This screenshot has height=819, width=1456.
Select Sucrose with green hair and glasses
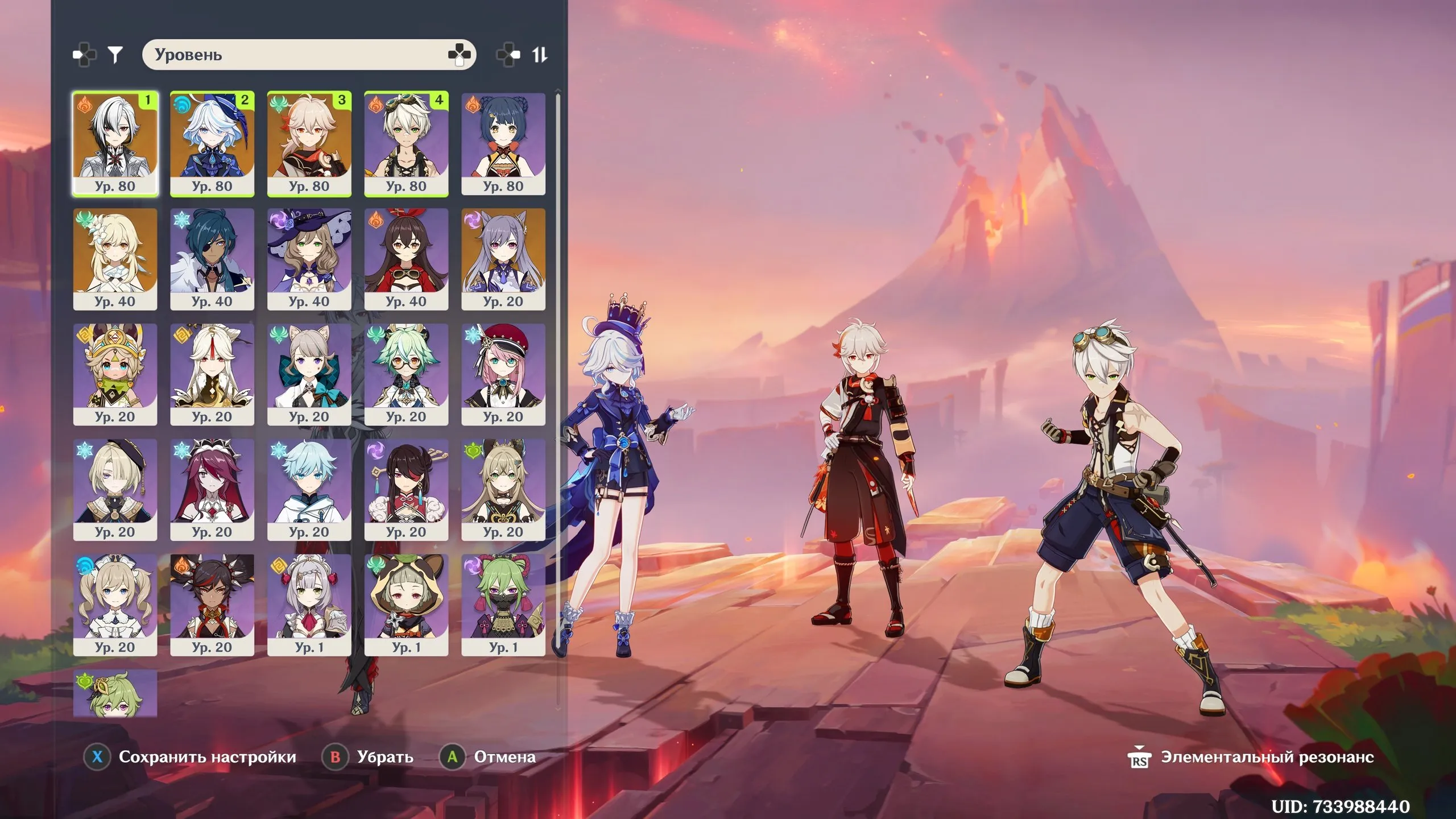406,375
